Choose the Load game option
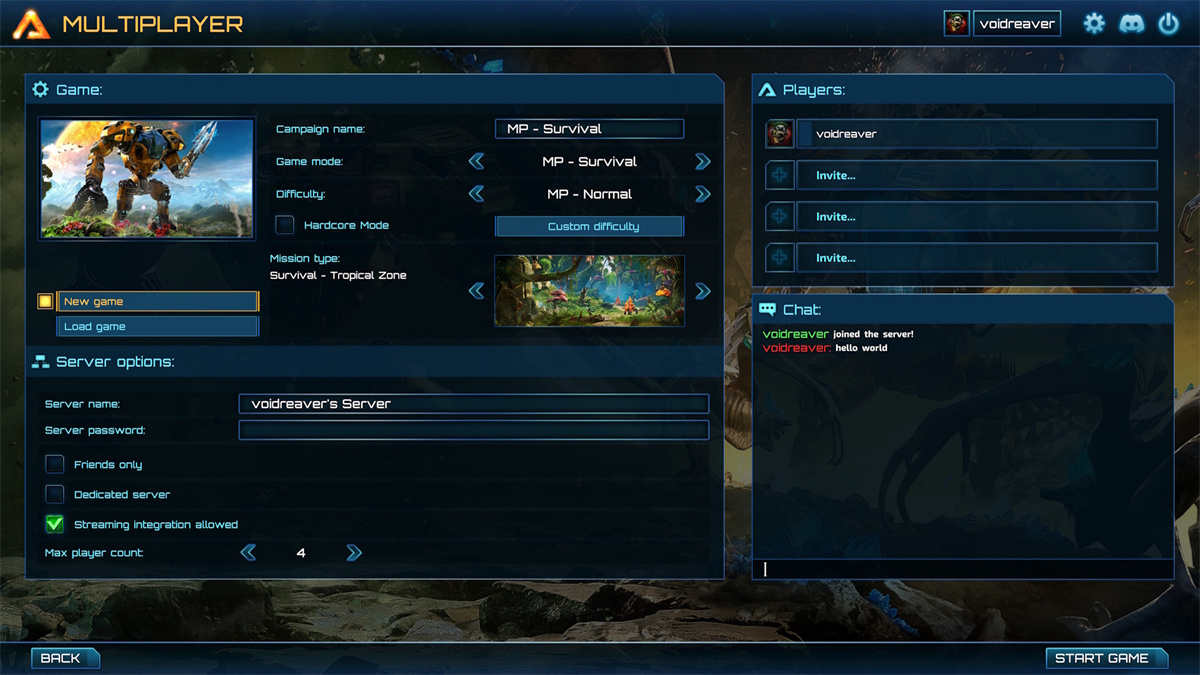Screen dimensions: 1200x675 (157, 327)
